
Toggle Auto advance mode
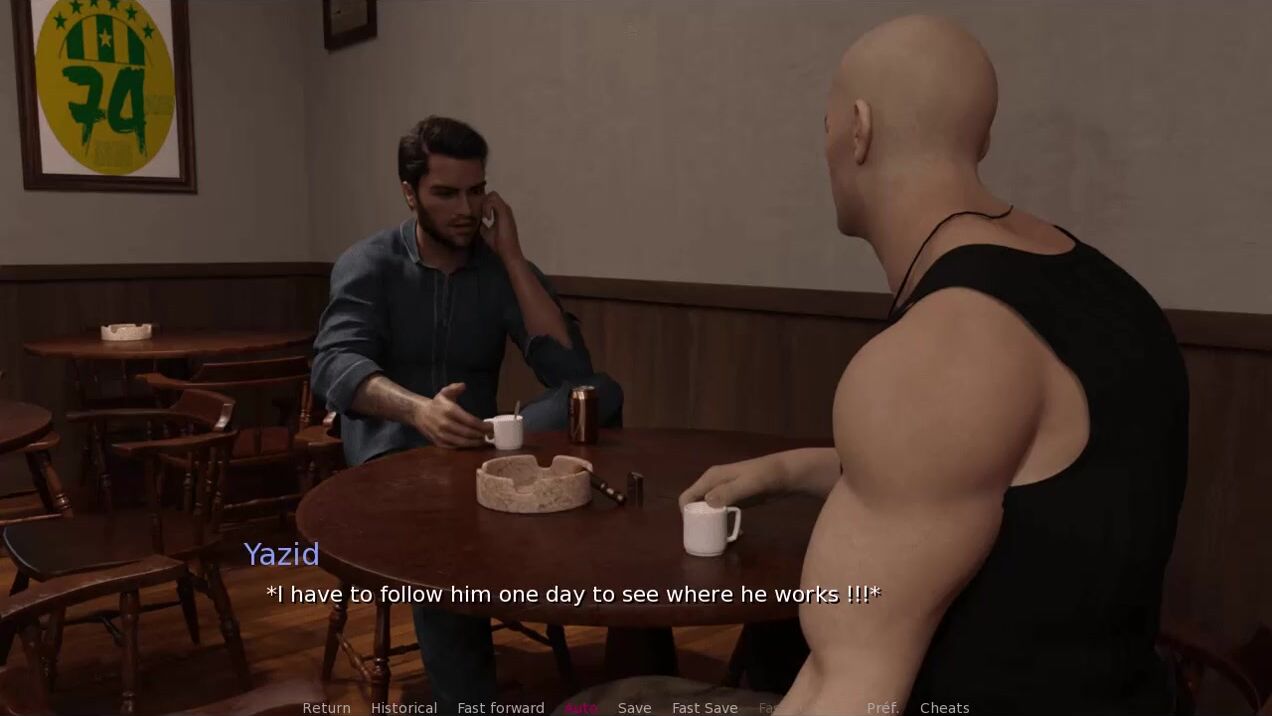click(581, 708)
